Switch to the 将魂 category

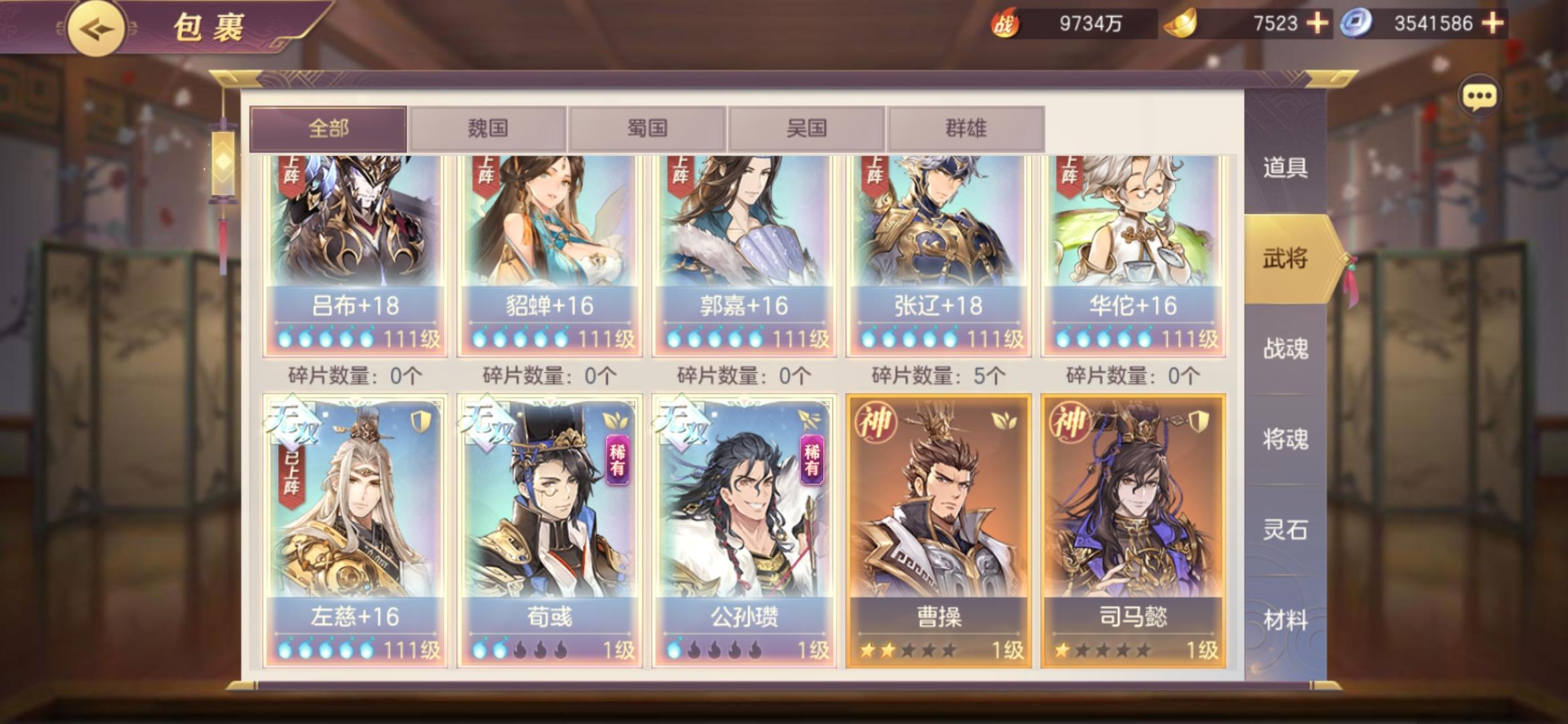pos(1285,439)
